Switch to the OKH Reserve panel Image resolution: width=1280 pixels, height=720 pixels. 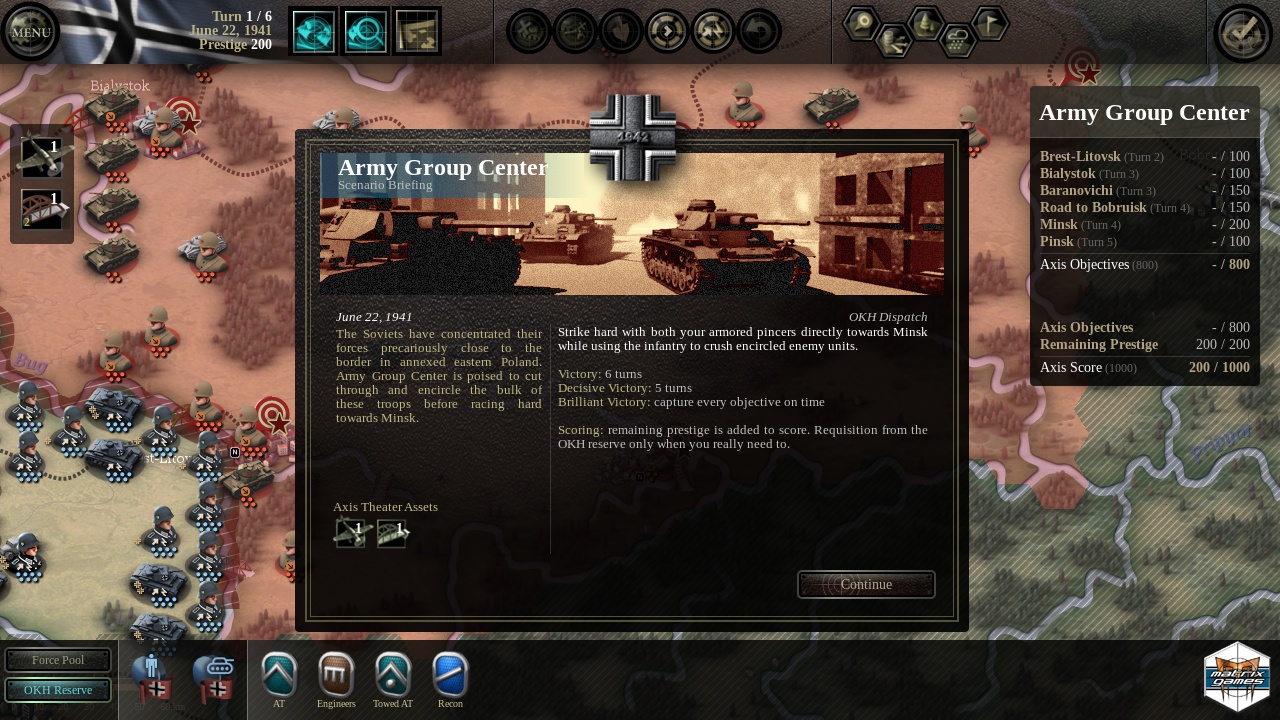click(x=58, y=690)
